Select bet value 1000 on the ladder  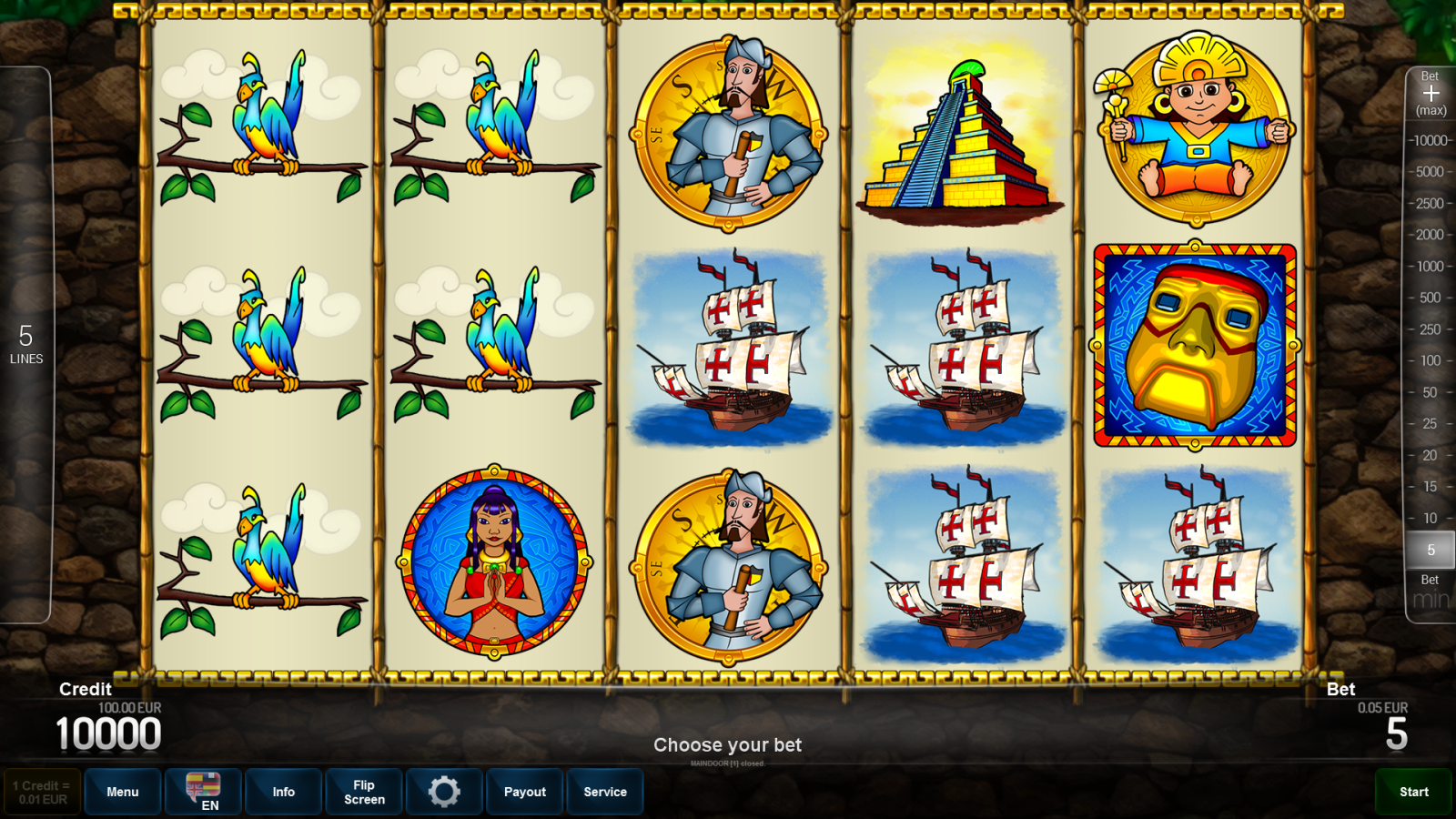[x=1431, y=267]
